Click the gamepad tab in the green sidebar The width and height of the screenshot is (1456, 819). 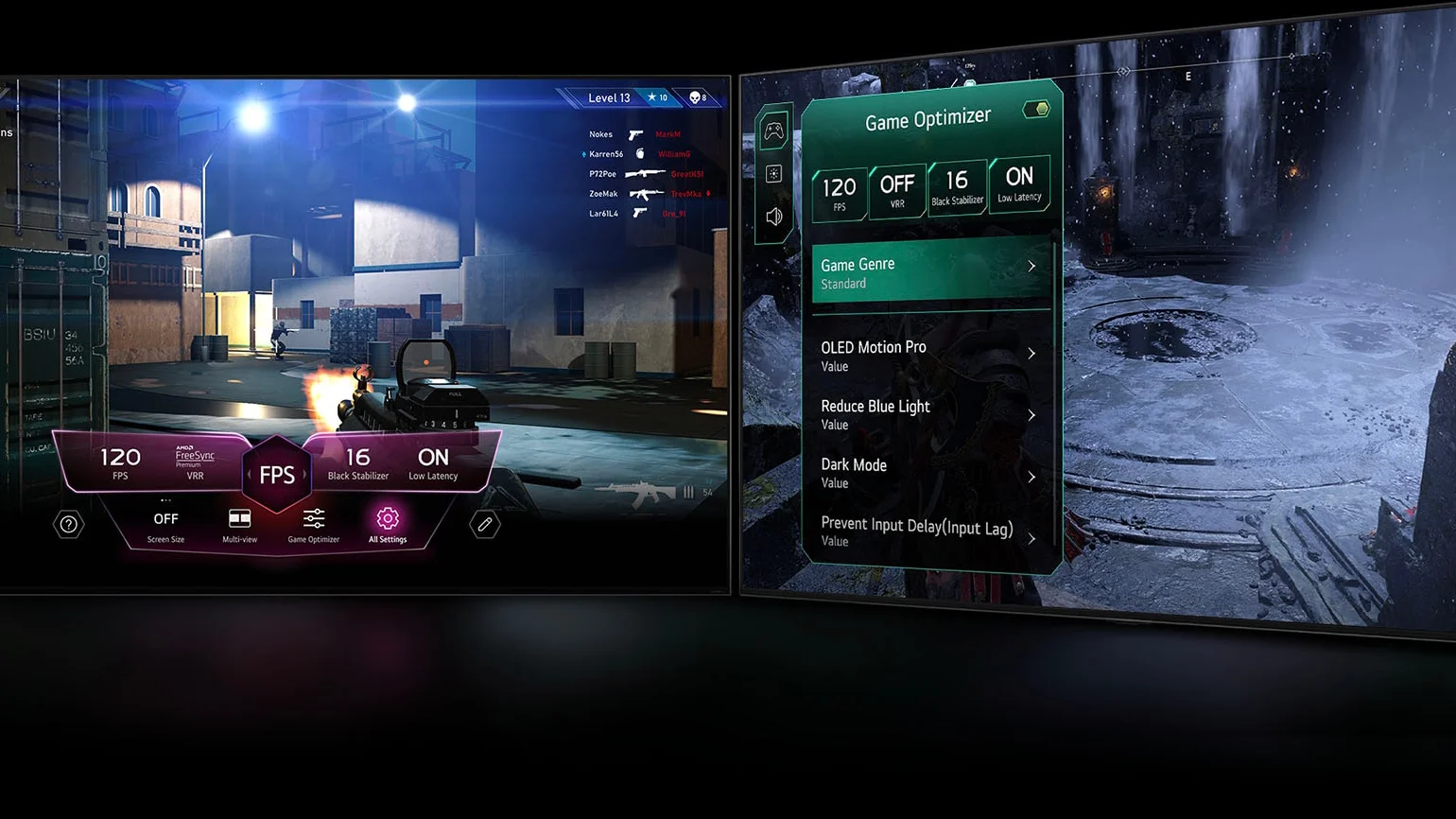tap(774, 131)
